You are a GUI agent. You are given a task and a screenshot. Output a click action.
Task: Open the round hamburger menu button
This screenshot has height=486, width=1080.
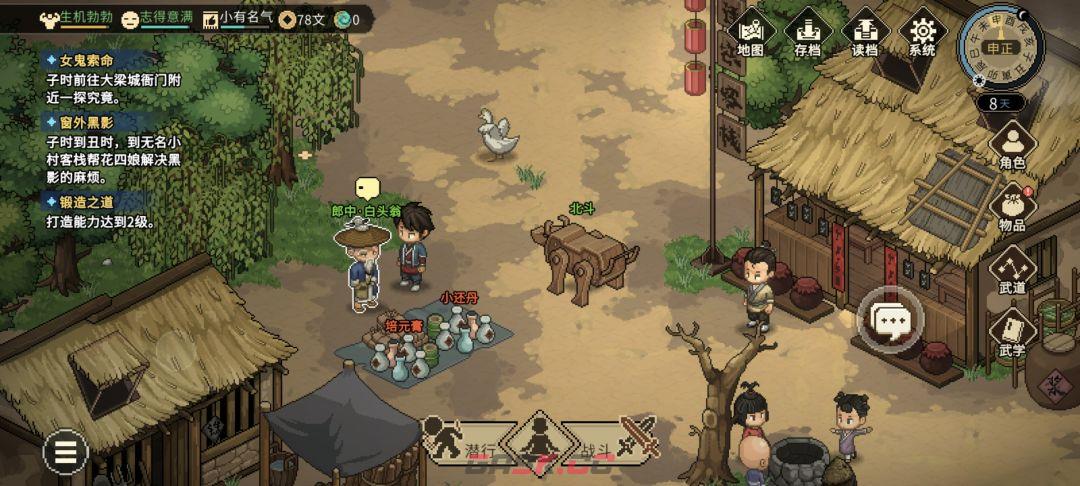[x=65, y=454]
